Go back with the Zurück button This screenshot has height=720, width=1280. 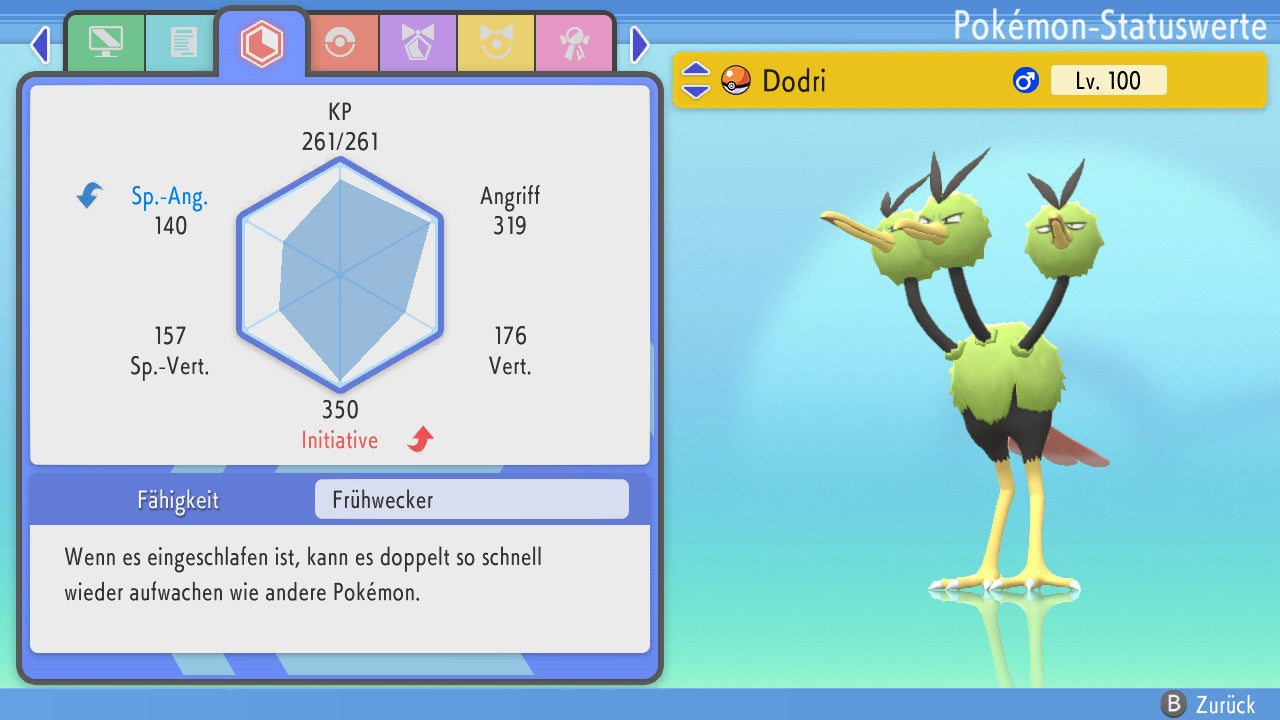coord(1210,704)
